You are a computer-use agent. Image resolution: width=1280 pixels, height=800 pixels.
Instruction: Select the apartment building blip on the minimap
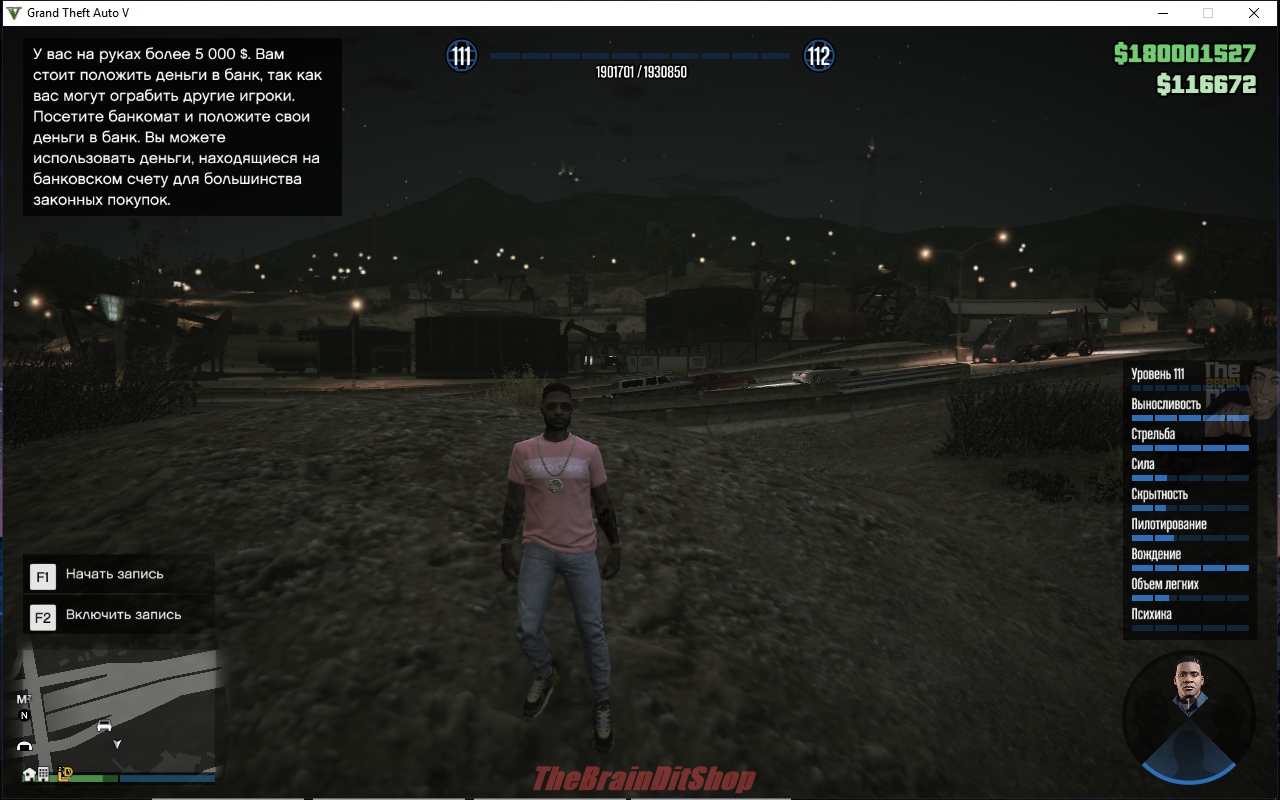coord(44,774)
